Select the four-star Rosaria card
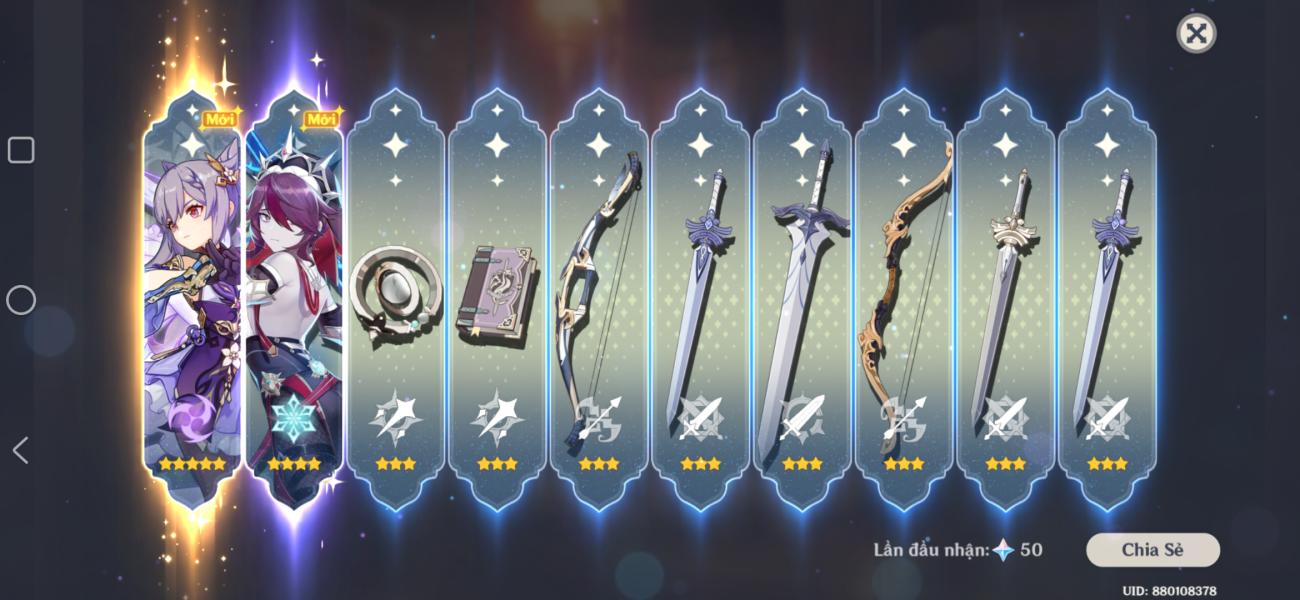 click(x=294, y=300)
